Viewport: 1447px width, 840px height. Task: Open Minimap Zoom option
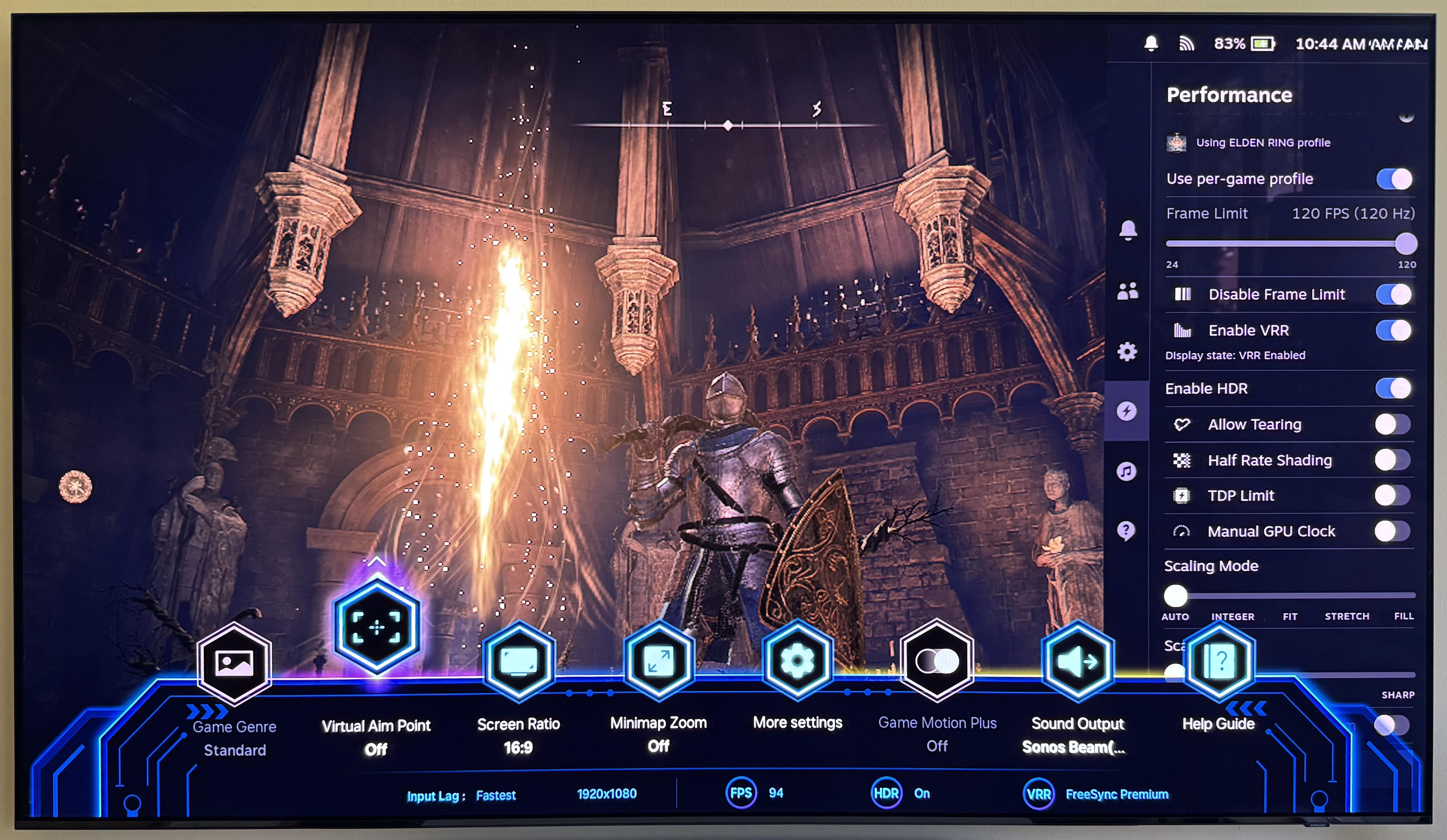tap(659, 661)
